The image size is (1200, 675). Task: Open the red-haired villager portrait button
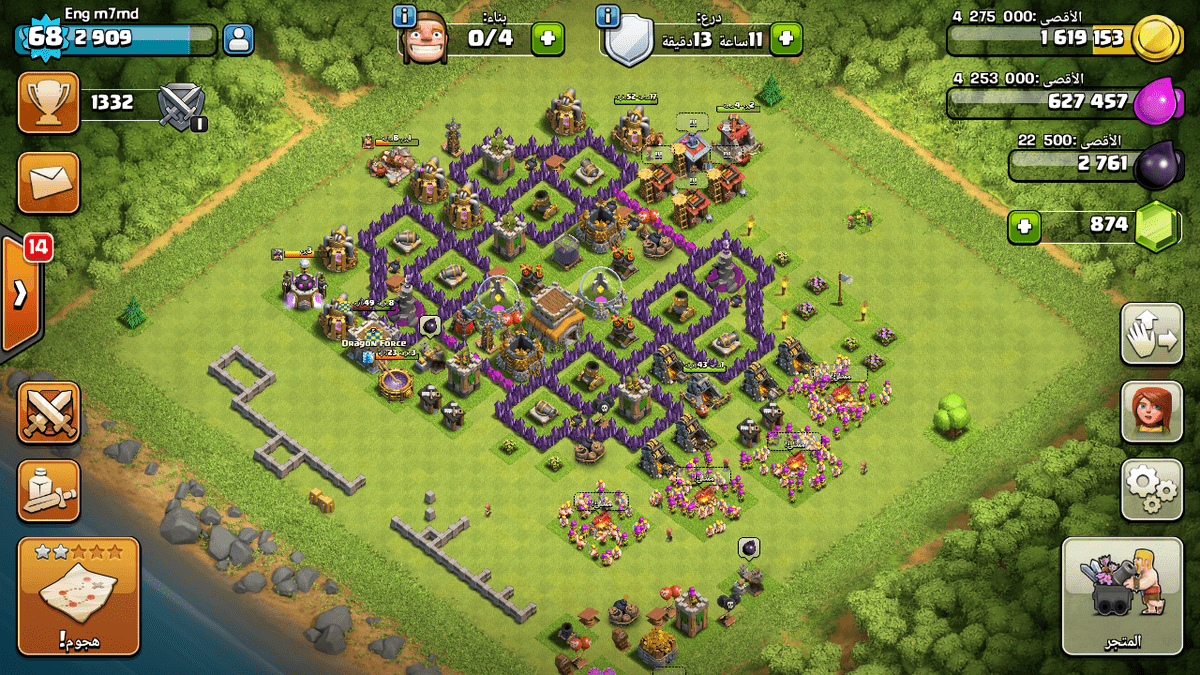click(1151, 411)
